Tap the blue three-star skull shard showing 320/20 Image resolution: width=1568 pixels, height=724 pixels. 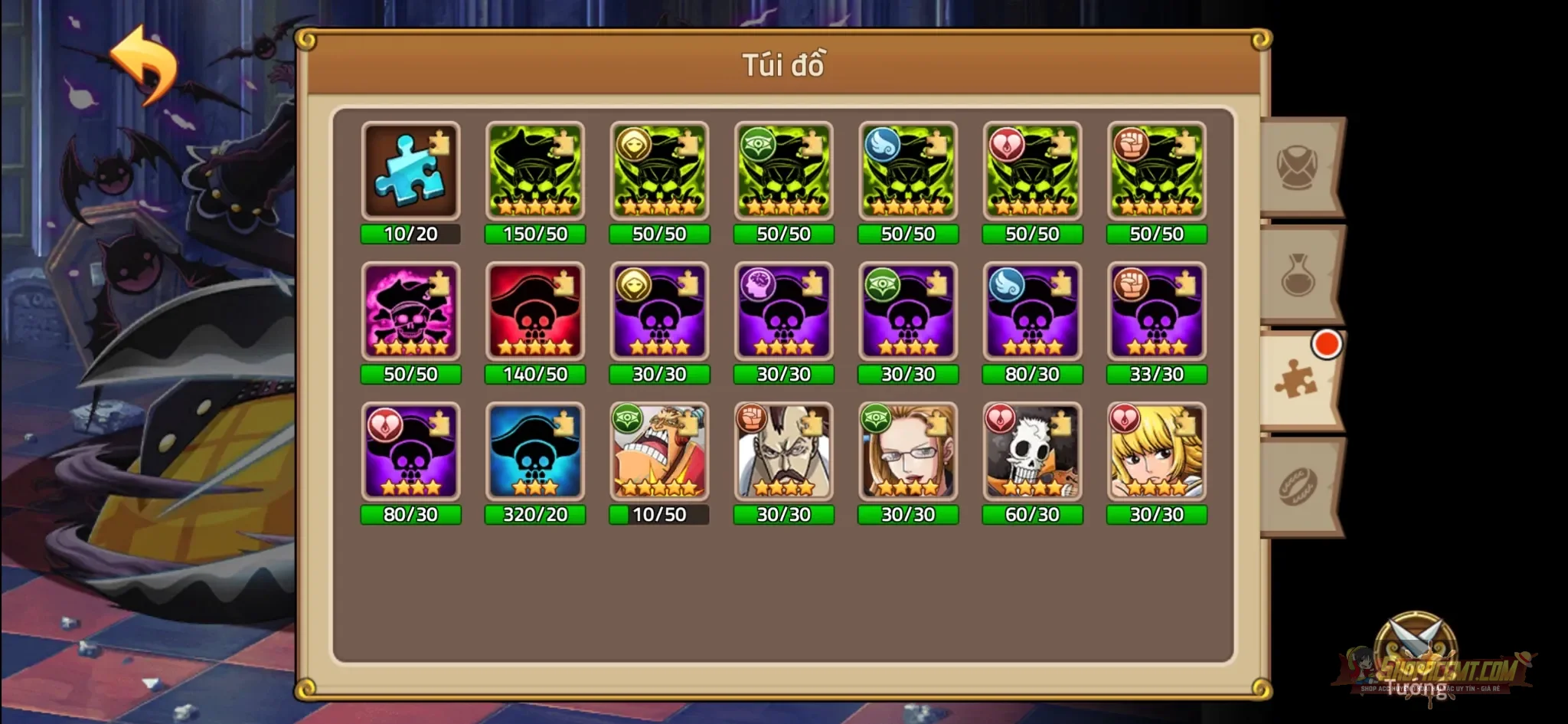[x=535, y=452]
